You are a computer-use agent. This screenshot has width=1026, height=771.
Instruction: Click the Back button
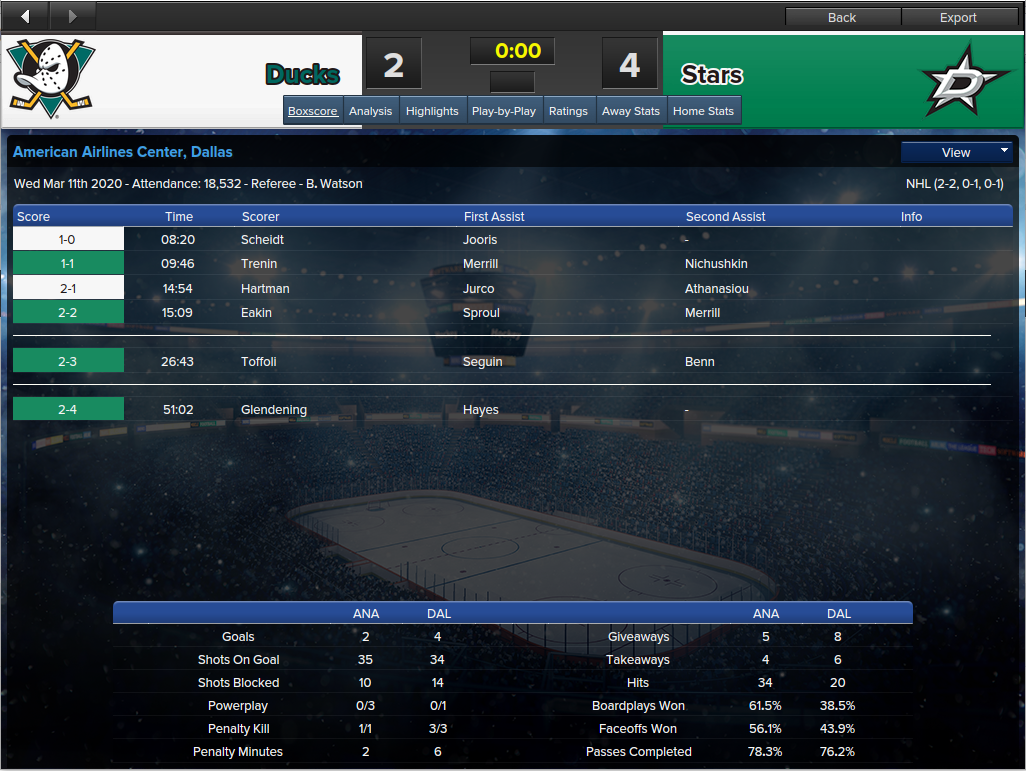pyautogui.click(x=842, y=17)
